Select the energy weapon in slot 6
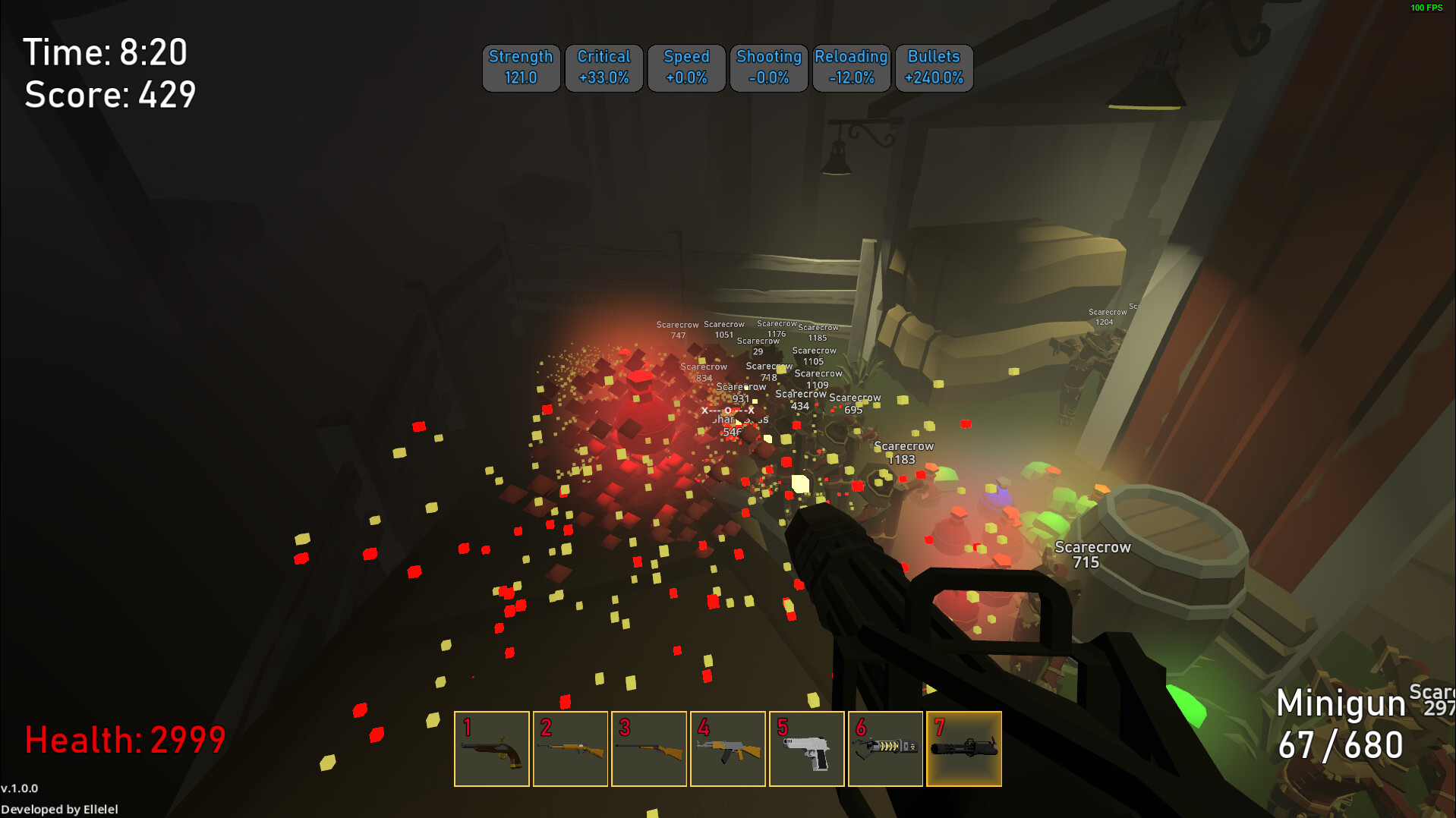Screen dimensions: 1456x818 pyautogui.click(x=886, y=749)
